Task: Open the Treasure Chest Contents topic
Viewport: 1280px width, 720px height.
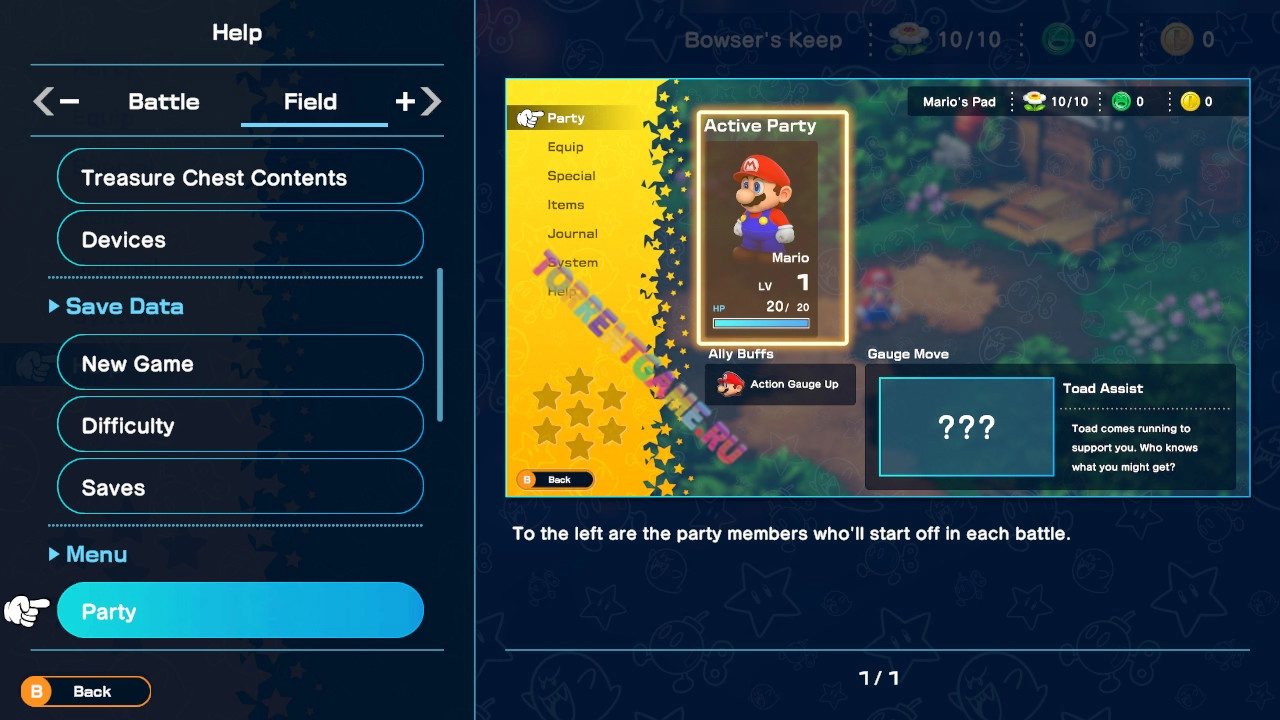Action: (240, 178)
